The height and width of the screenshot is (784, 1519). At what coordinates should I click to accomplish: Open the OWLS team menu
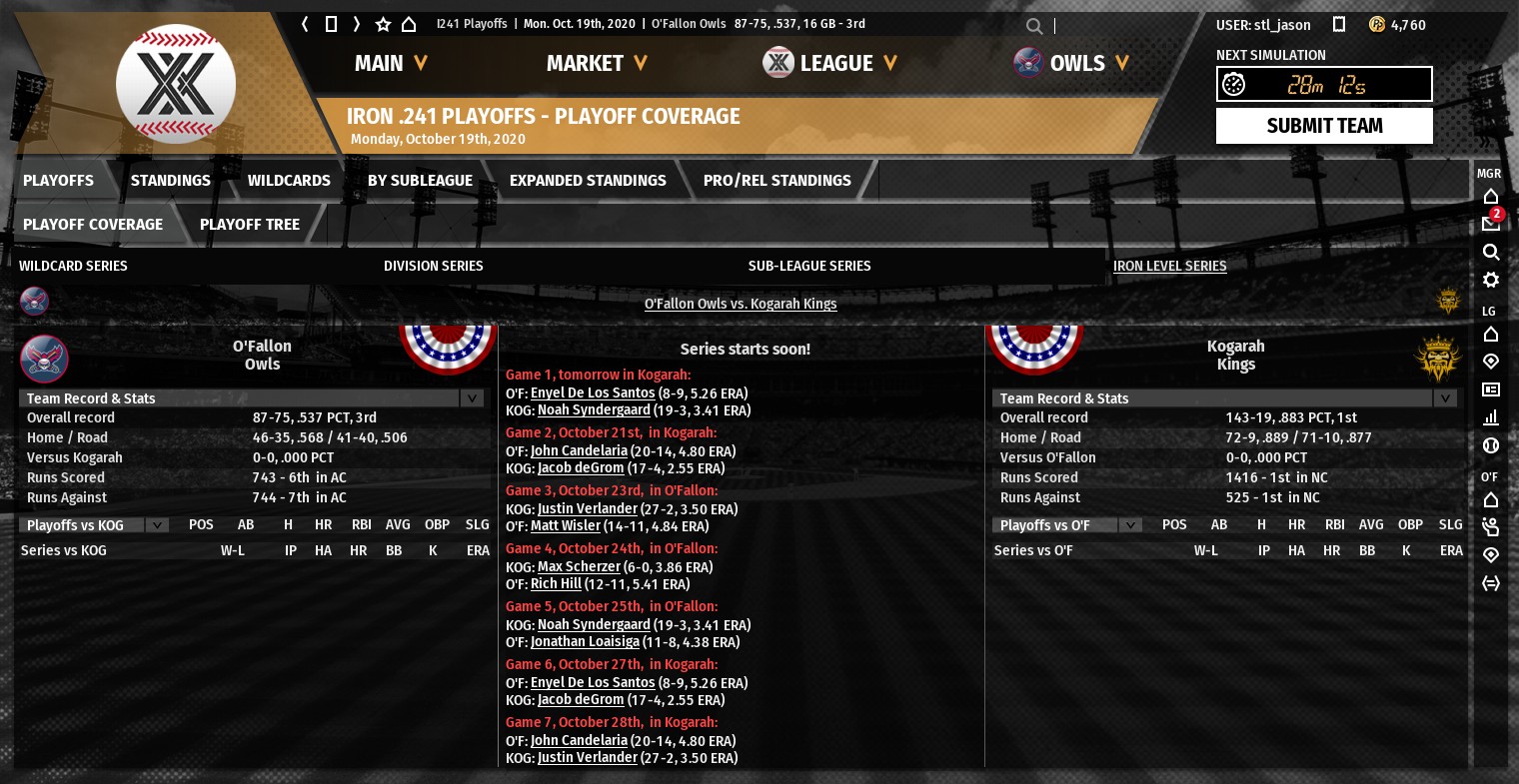click(1087, 64)
